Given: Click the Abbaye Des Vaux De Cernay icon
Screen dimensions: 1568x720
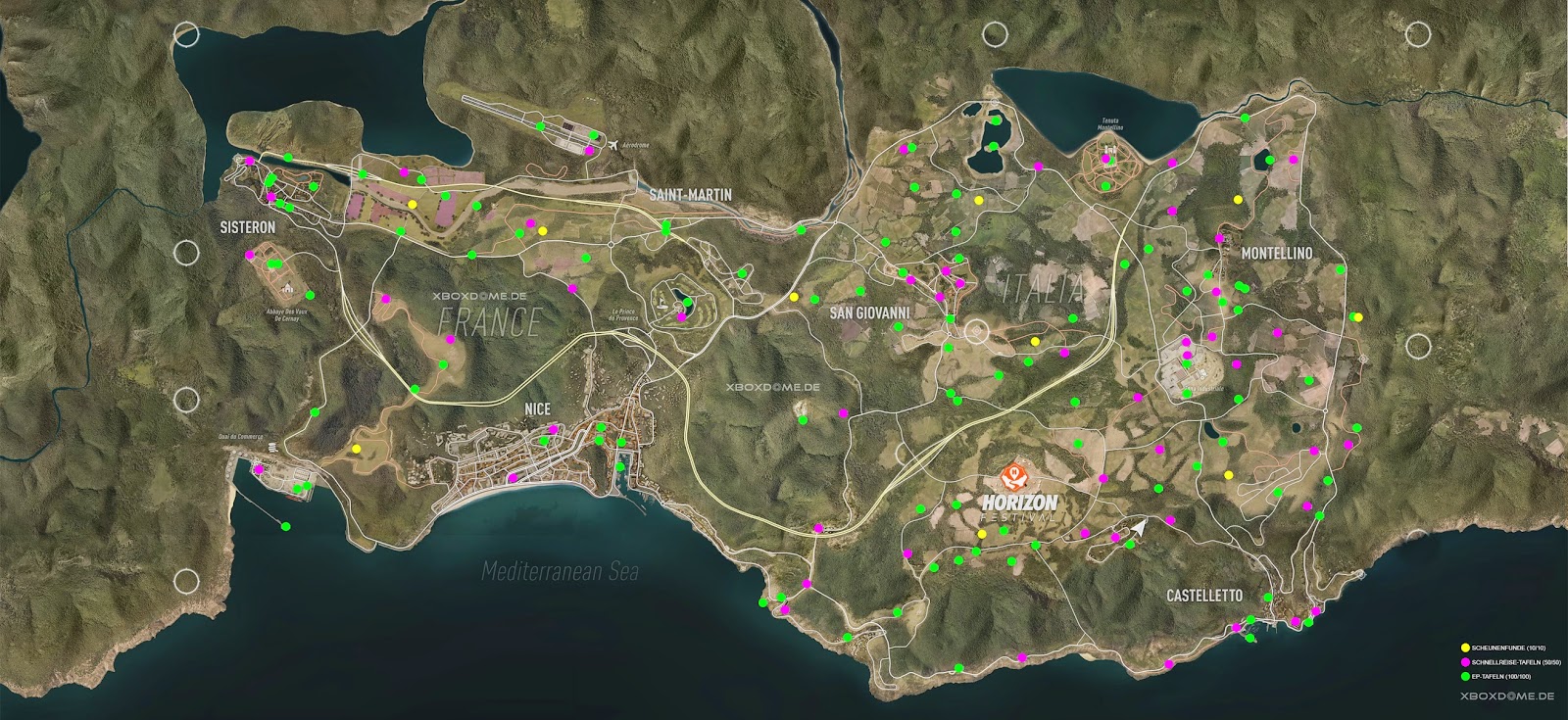Looking at the screenshot, I should tap(288, 288).
